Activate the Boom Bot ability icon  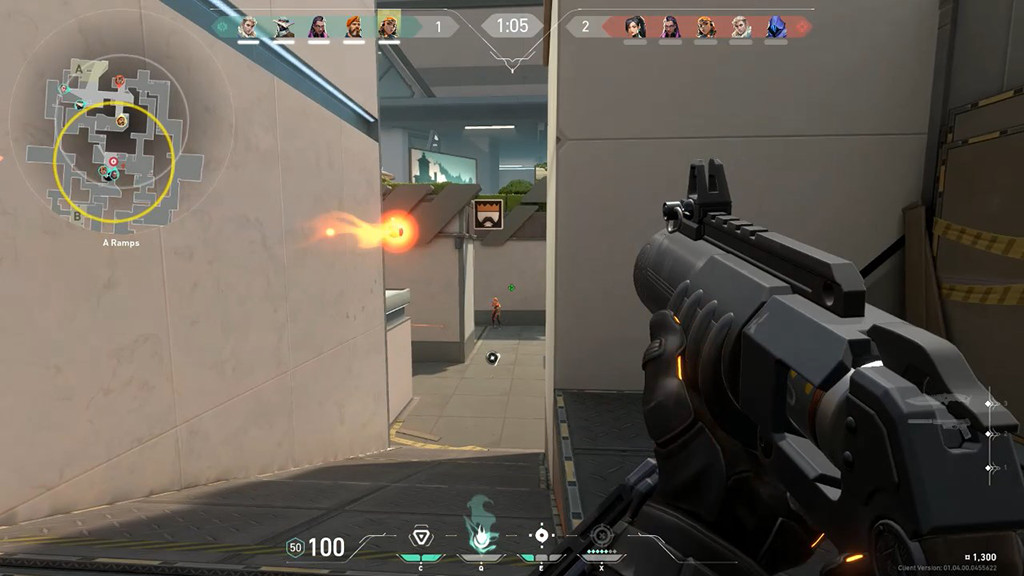point(421,537)
